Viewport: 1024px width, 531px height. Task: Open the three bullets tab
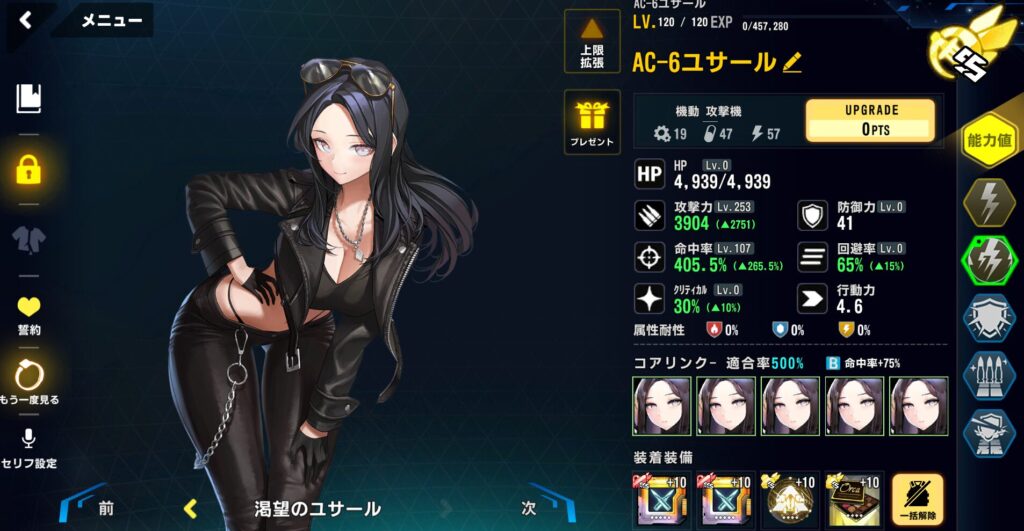(989, 374)
